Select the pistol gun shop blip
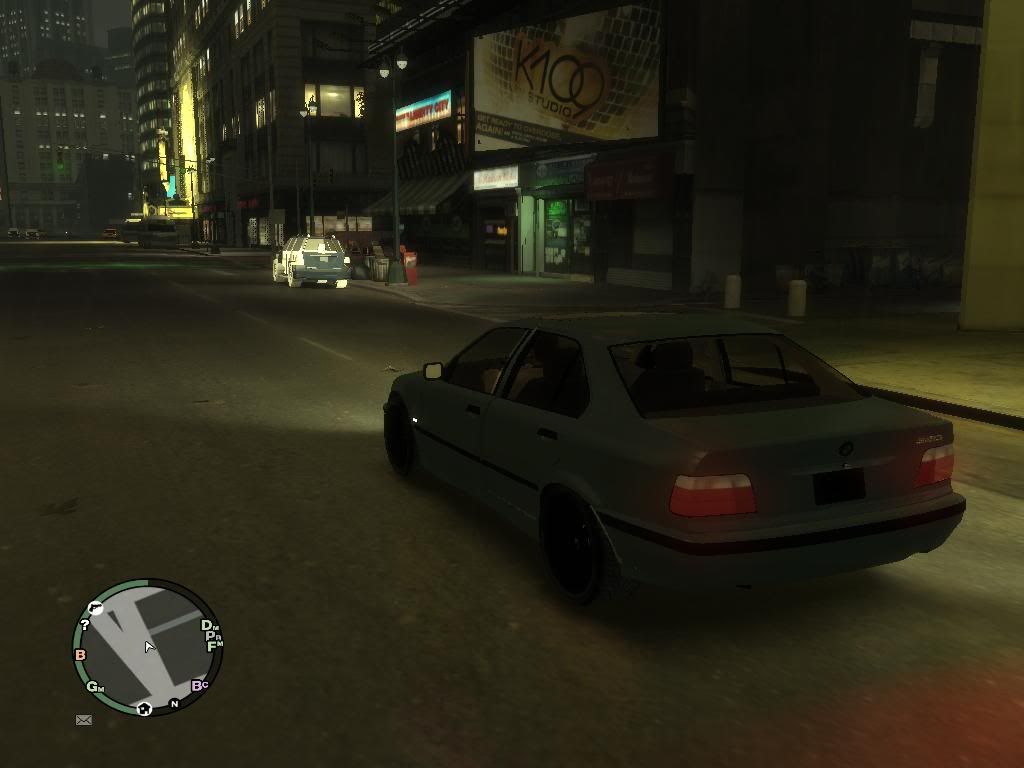The width and height of the screenshot is (1024, 768). point(96,606)
